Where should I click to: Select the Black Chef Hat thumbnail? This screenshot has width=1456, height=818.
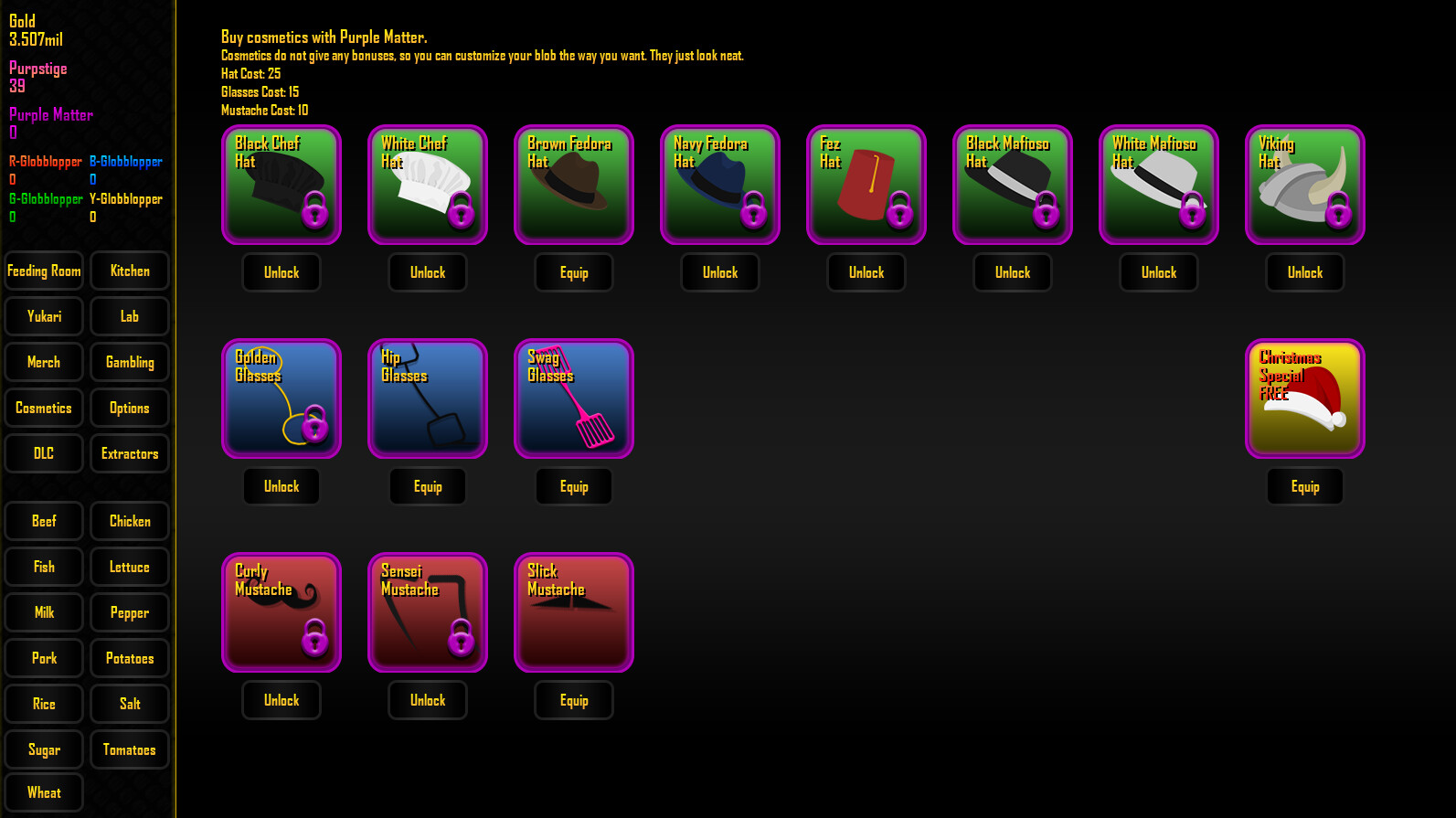point(281,185)
